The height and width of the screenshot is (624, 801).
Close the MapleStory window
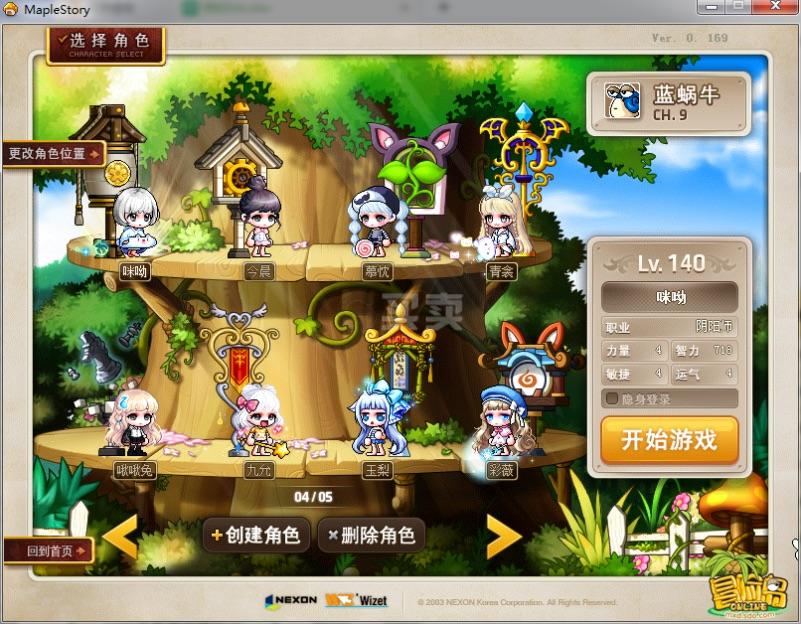[x=775, y=7]
